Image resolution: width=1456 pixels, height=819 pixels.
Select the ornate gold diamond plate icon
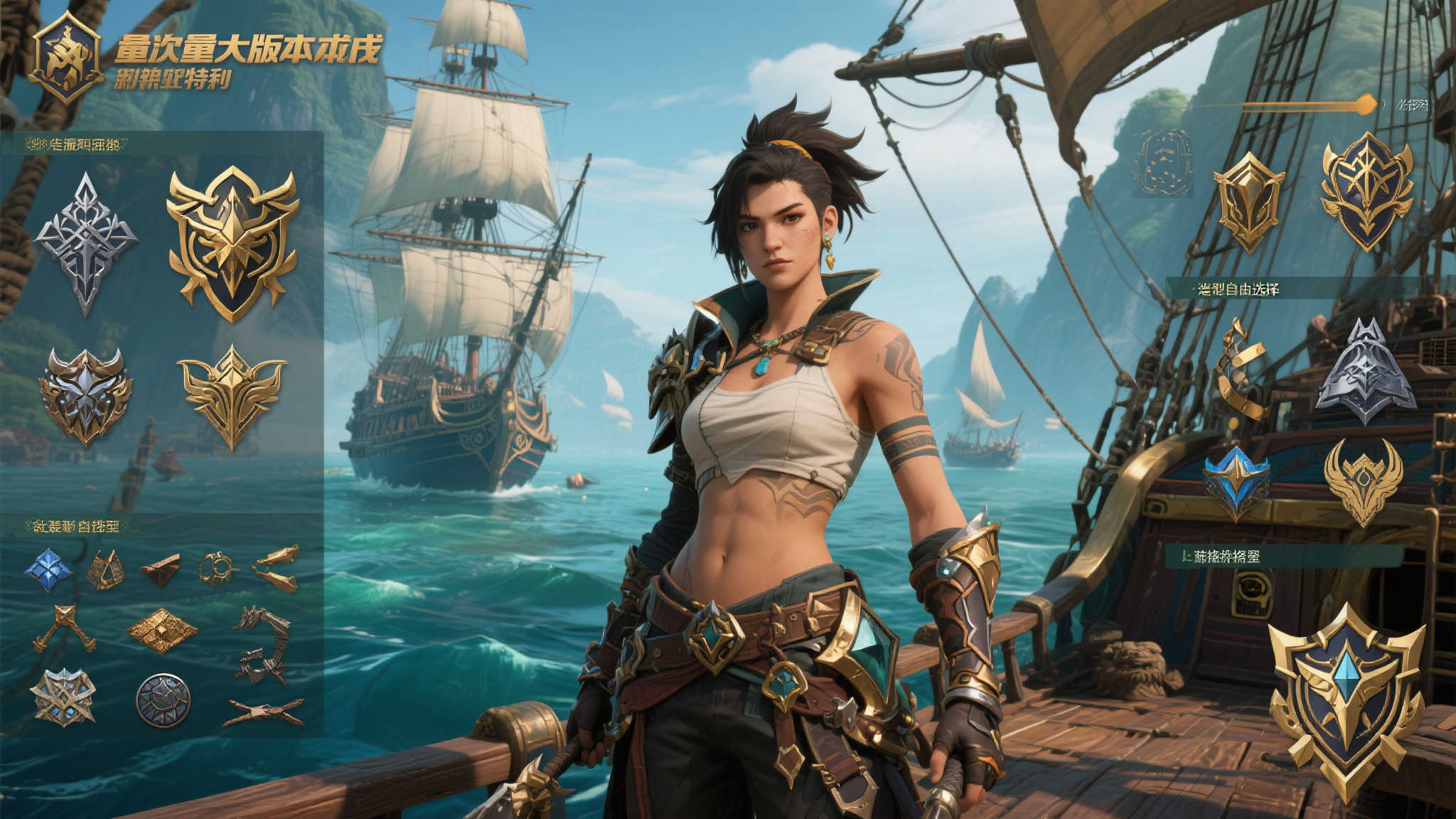point(162,630)
